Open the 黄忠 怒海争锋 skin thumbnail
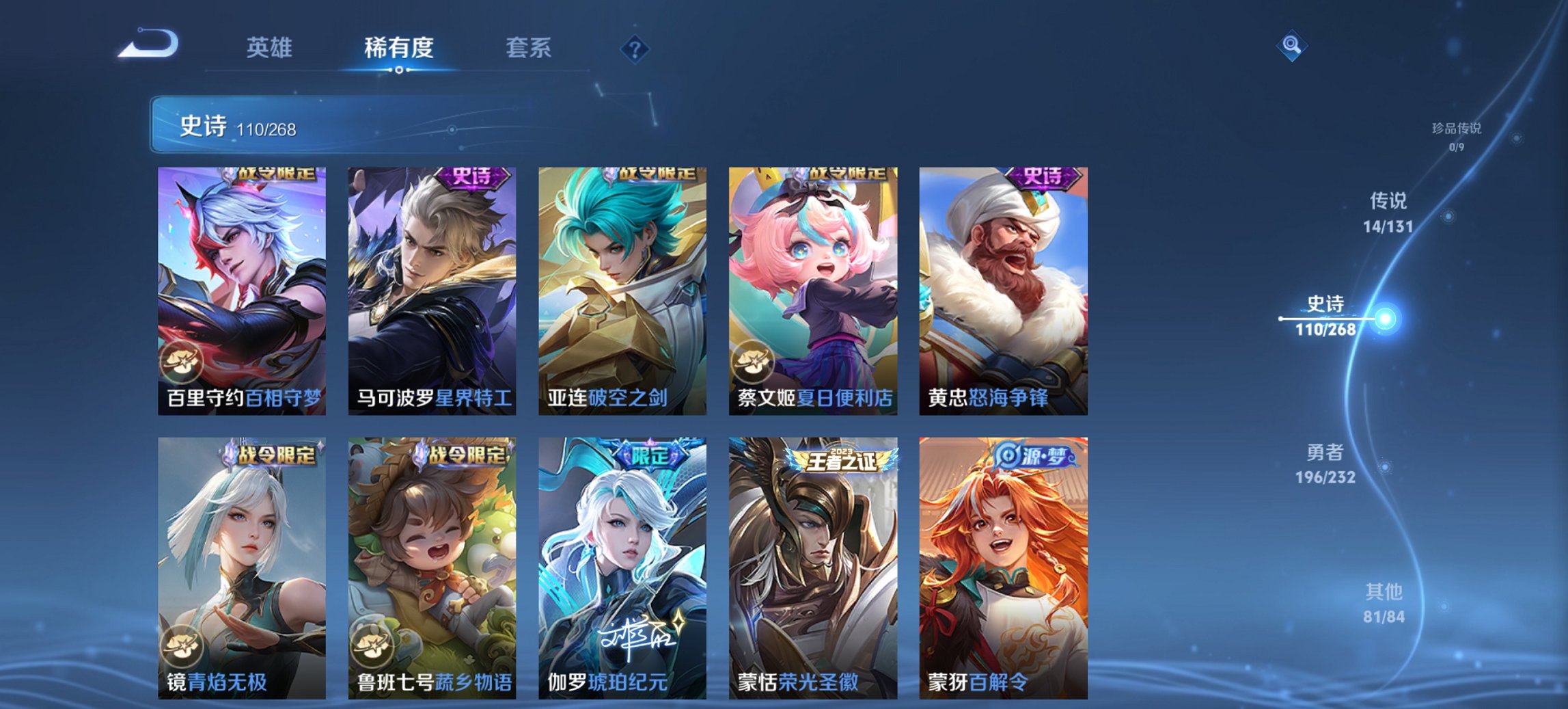 click(1002, 287)
